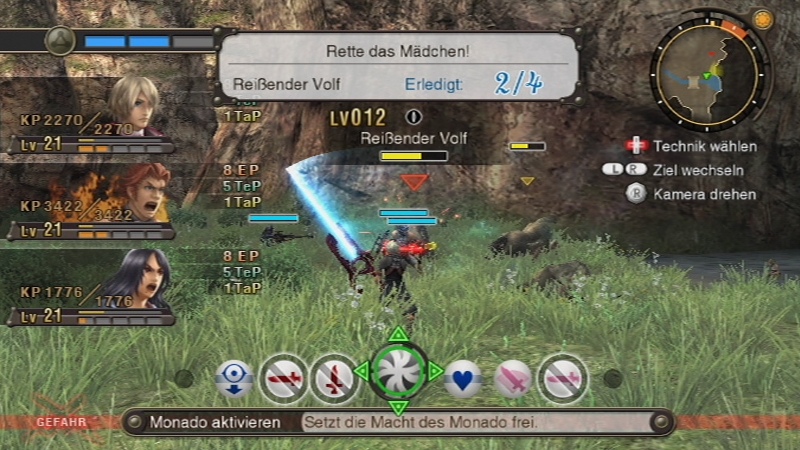Click the round party gauge emblem
800x450 pixels.
61,41
